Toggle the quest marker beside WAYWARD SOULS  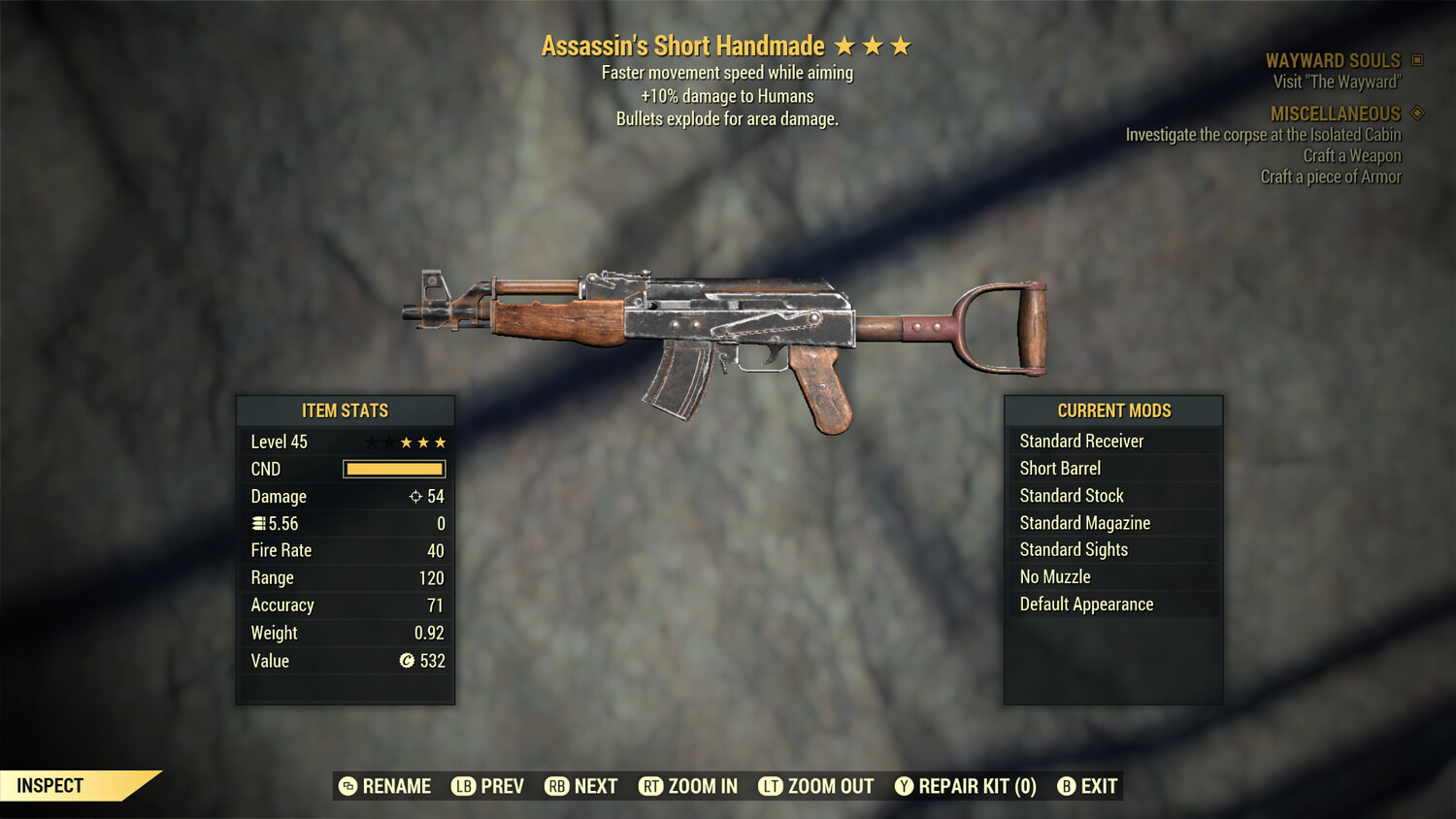[1415, 60]
